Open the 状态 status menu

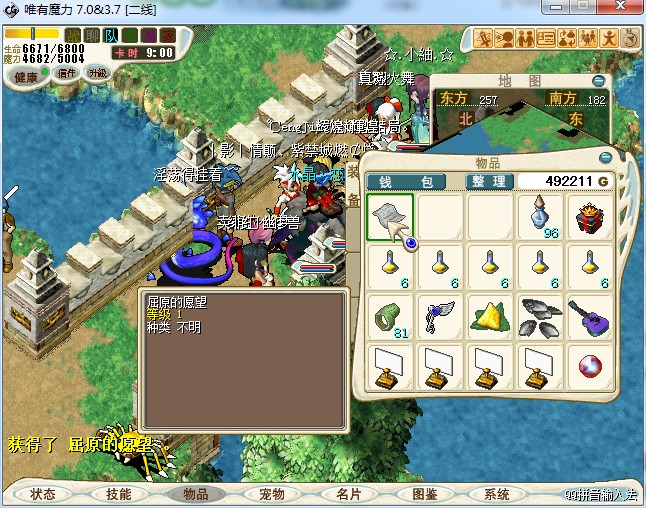coord(43,494)
